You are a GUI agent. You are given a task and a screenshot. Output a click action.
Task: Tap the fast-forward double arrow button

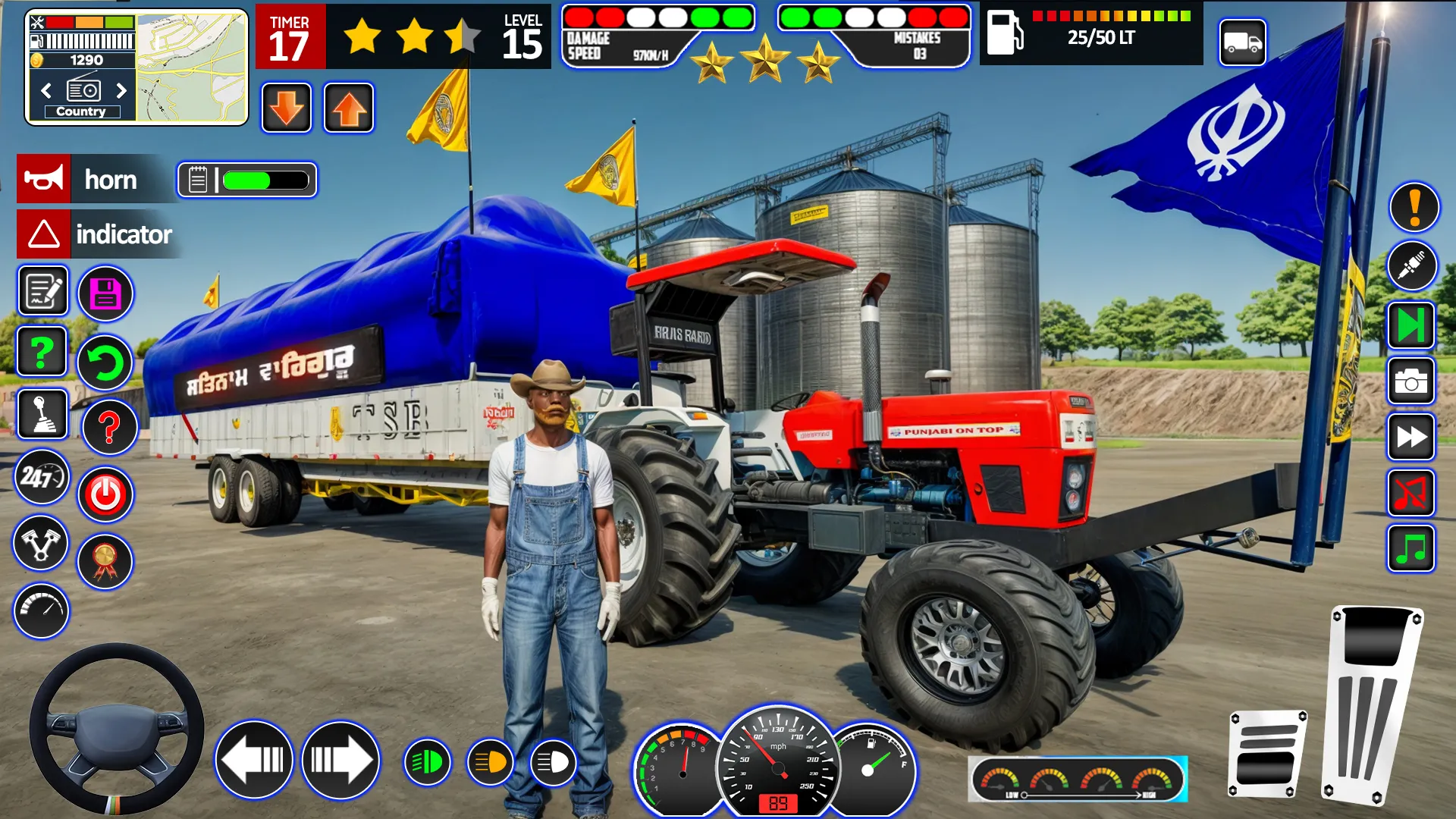click(1410, 438)
